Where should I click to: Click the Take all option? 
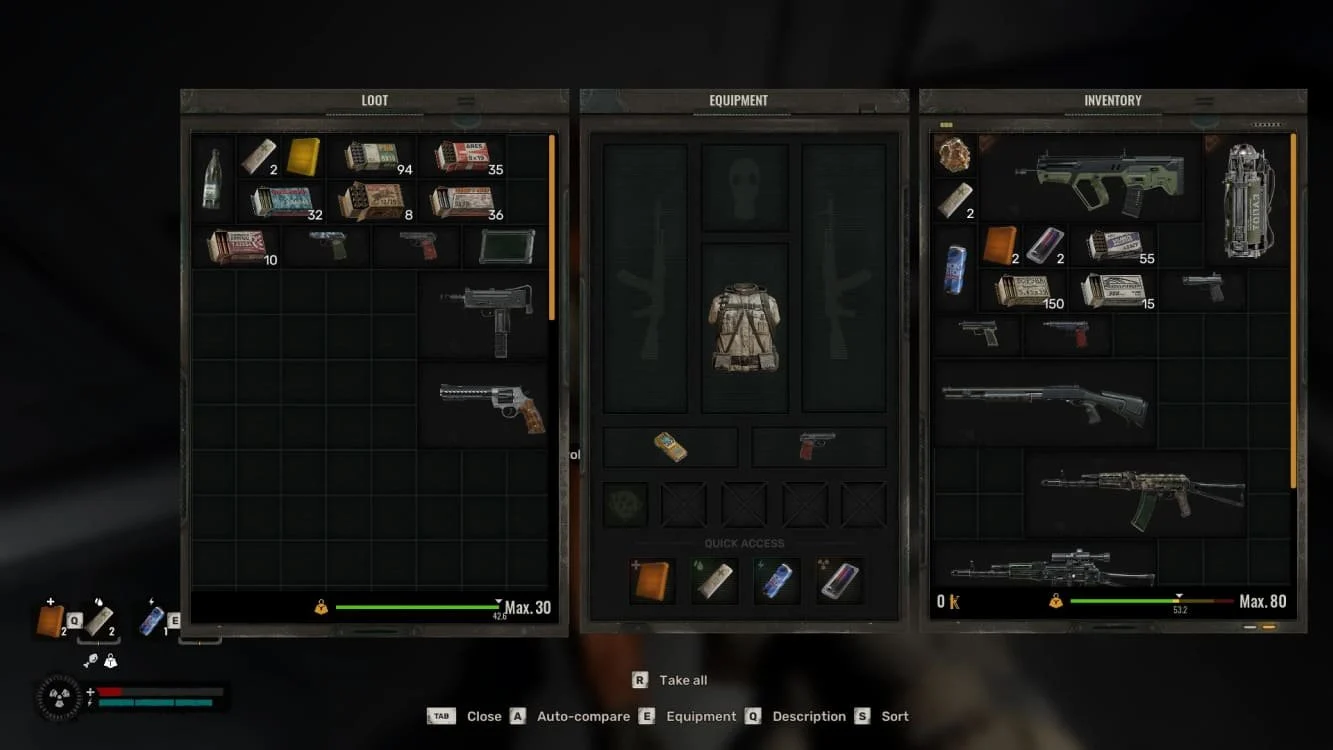(x=683, y=680)
